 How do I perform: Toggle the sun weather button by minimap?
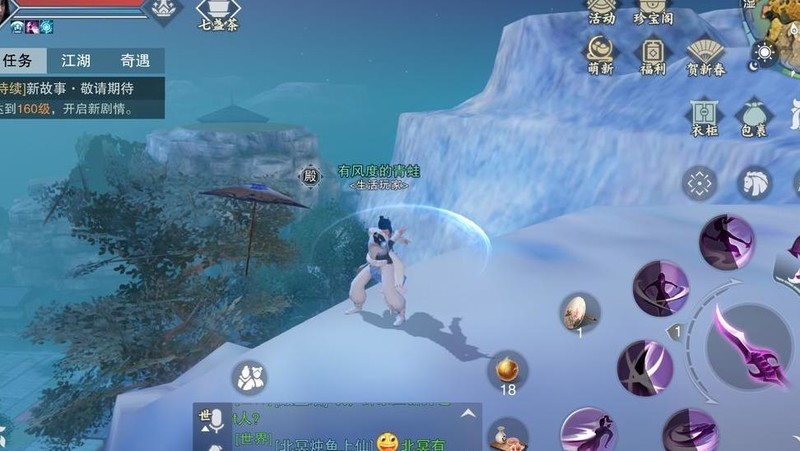tap(765, 53)
